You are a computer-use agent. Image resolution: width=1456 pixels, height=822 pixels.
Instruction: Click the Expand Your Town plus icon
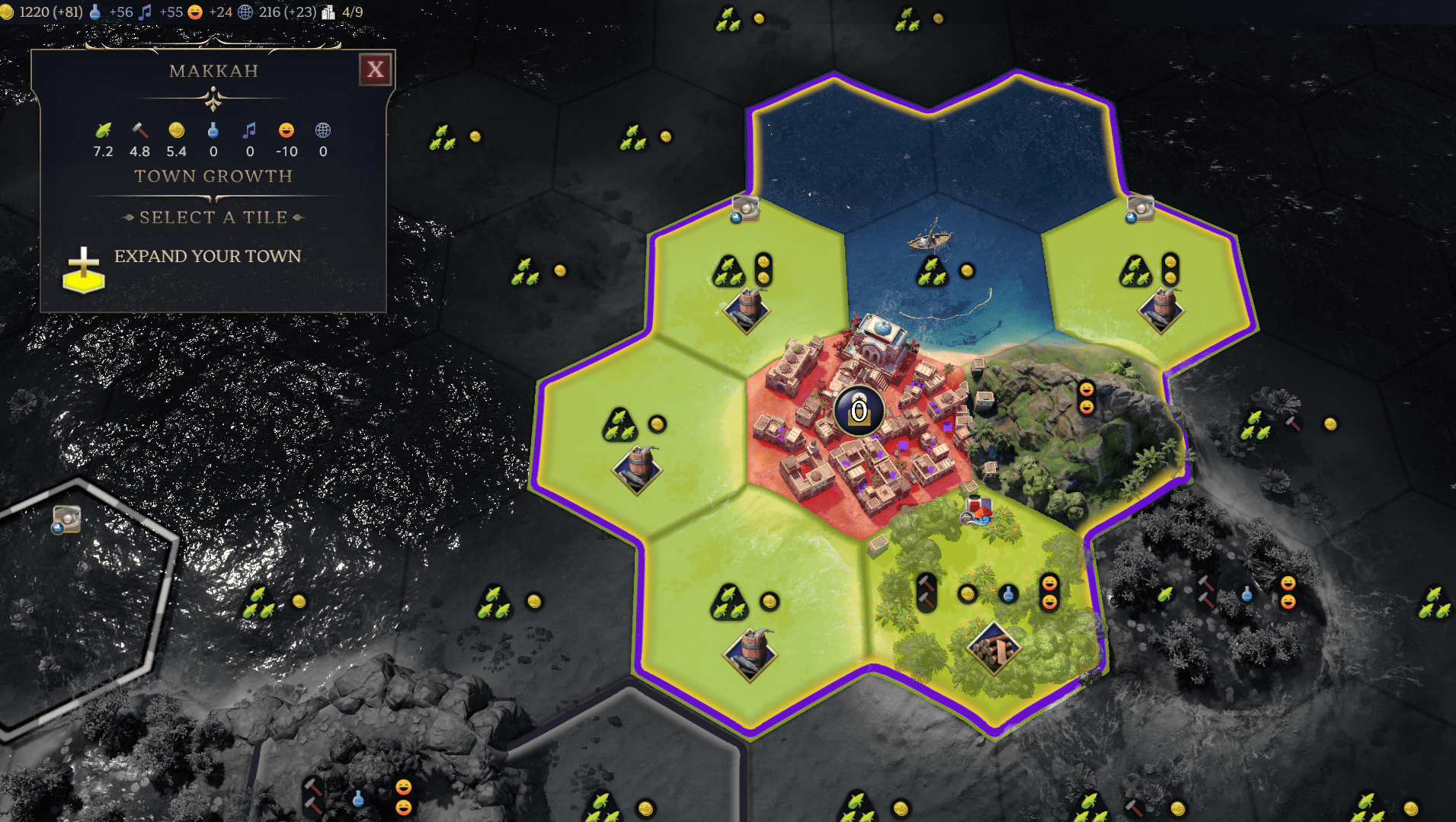click(x=84, y=270)
